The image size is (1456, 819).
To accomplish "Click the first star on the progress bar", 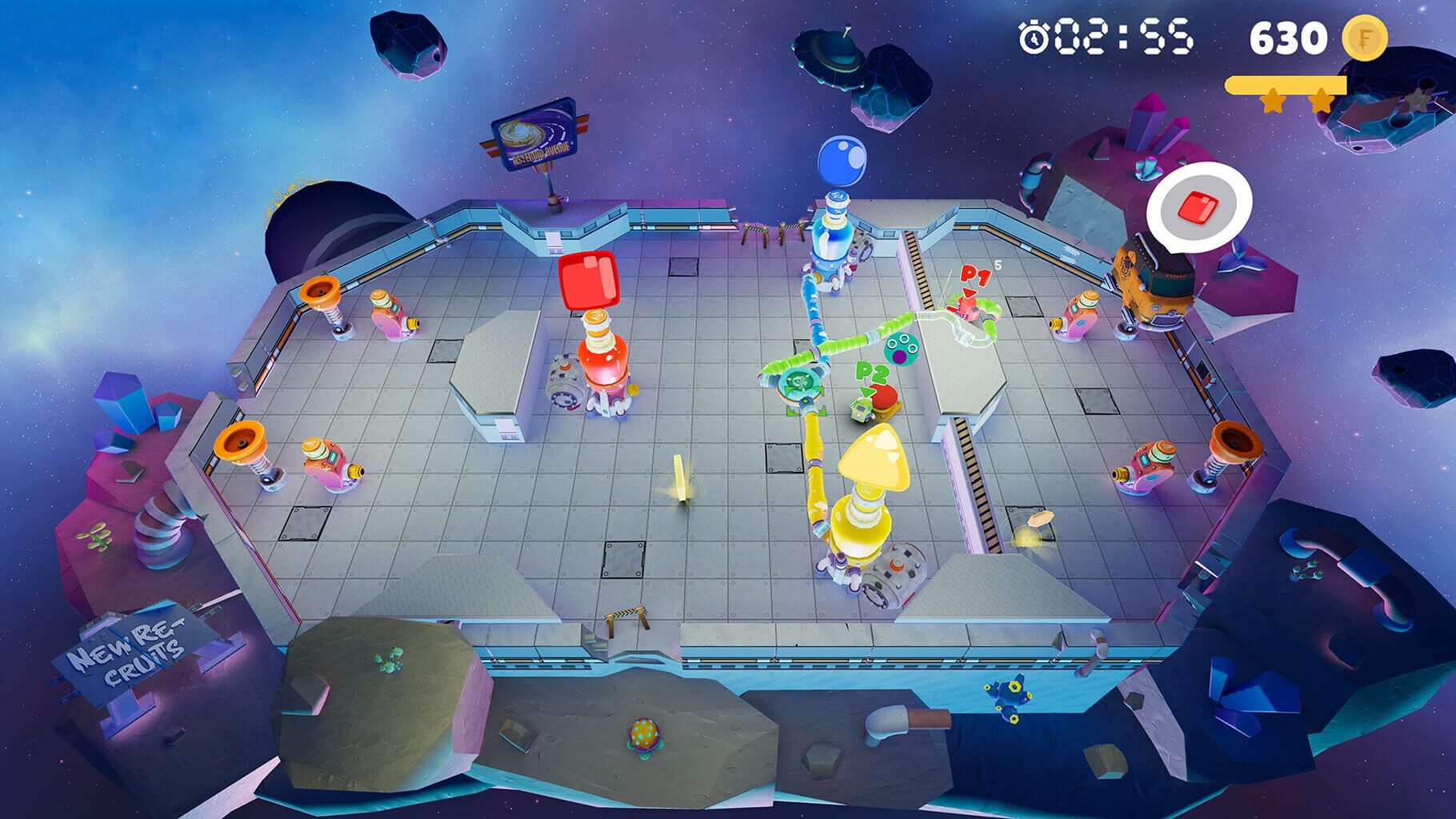I will tap(1274, 102).
